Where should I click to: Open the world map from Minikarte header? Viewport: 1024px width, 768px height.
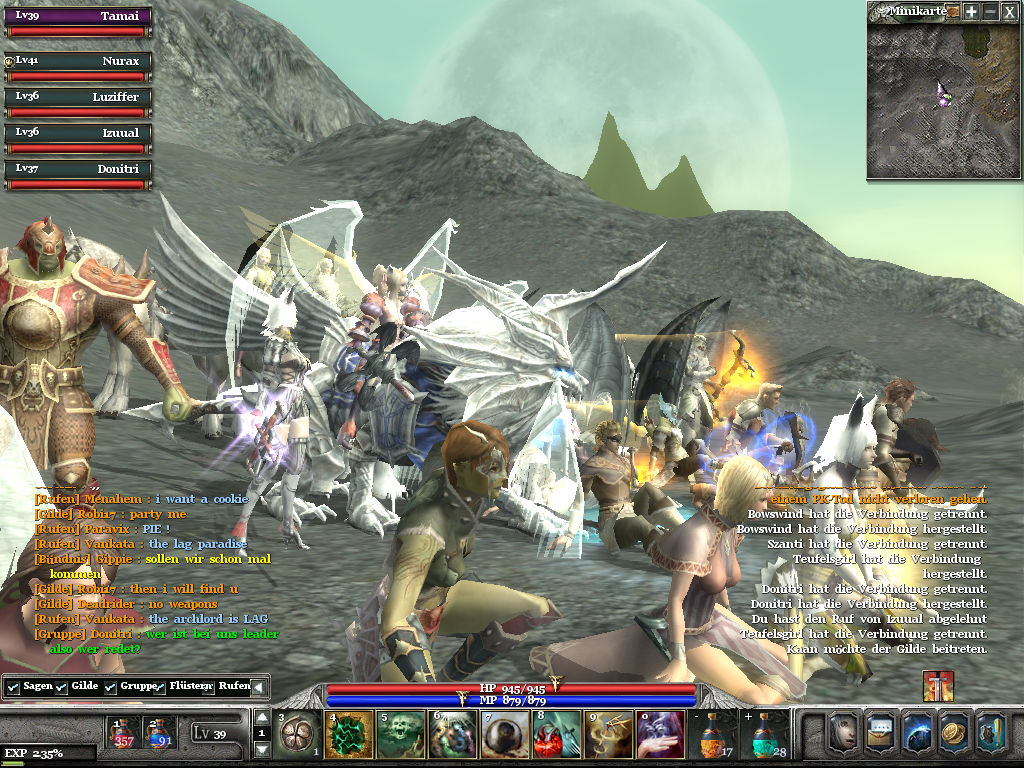(953, 11)
